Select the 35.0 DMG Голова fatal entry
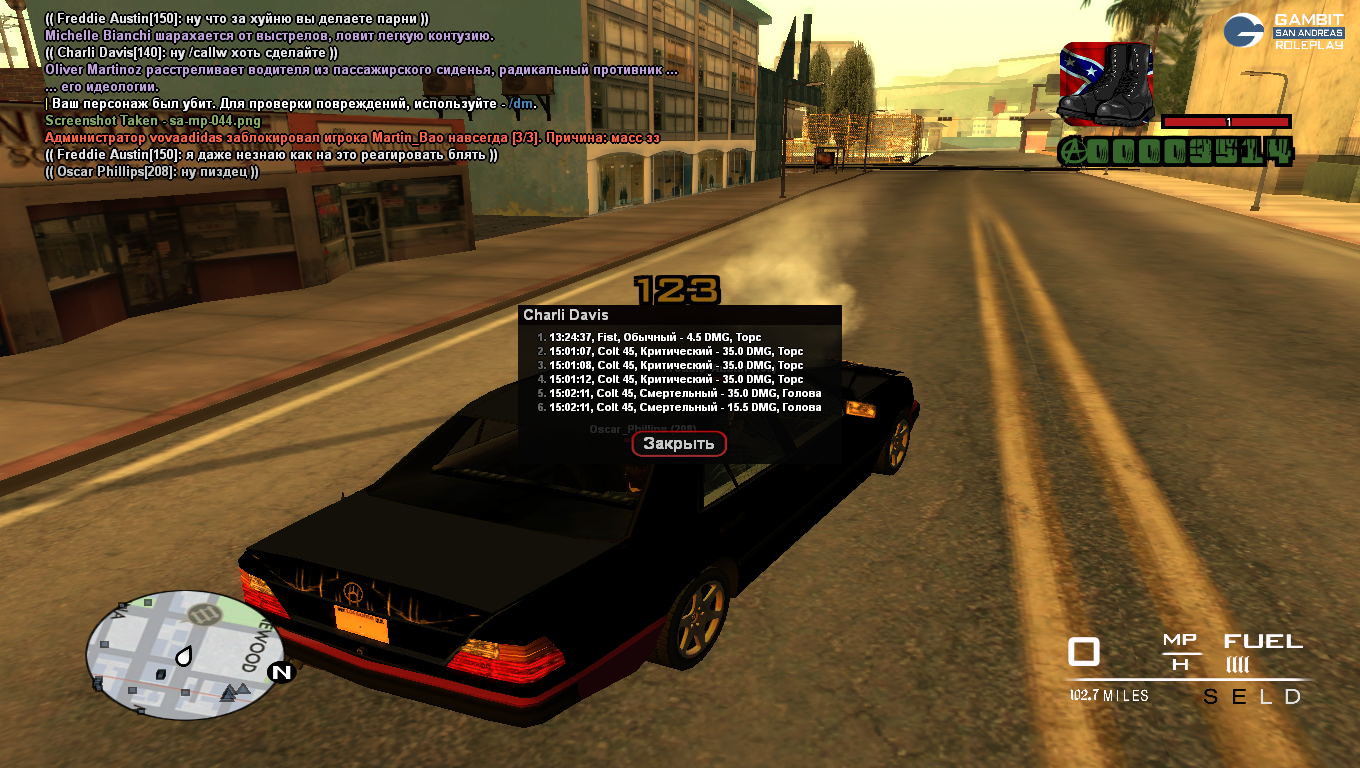Viewport: 1360px width, 768px height. 684,394
